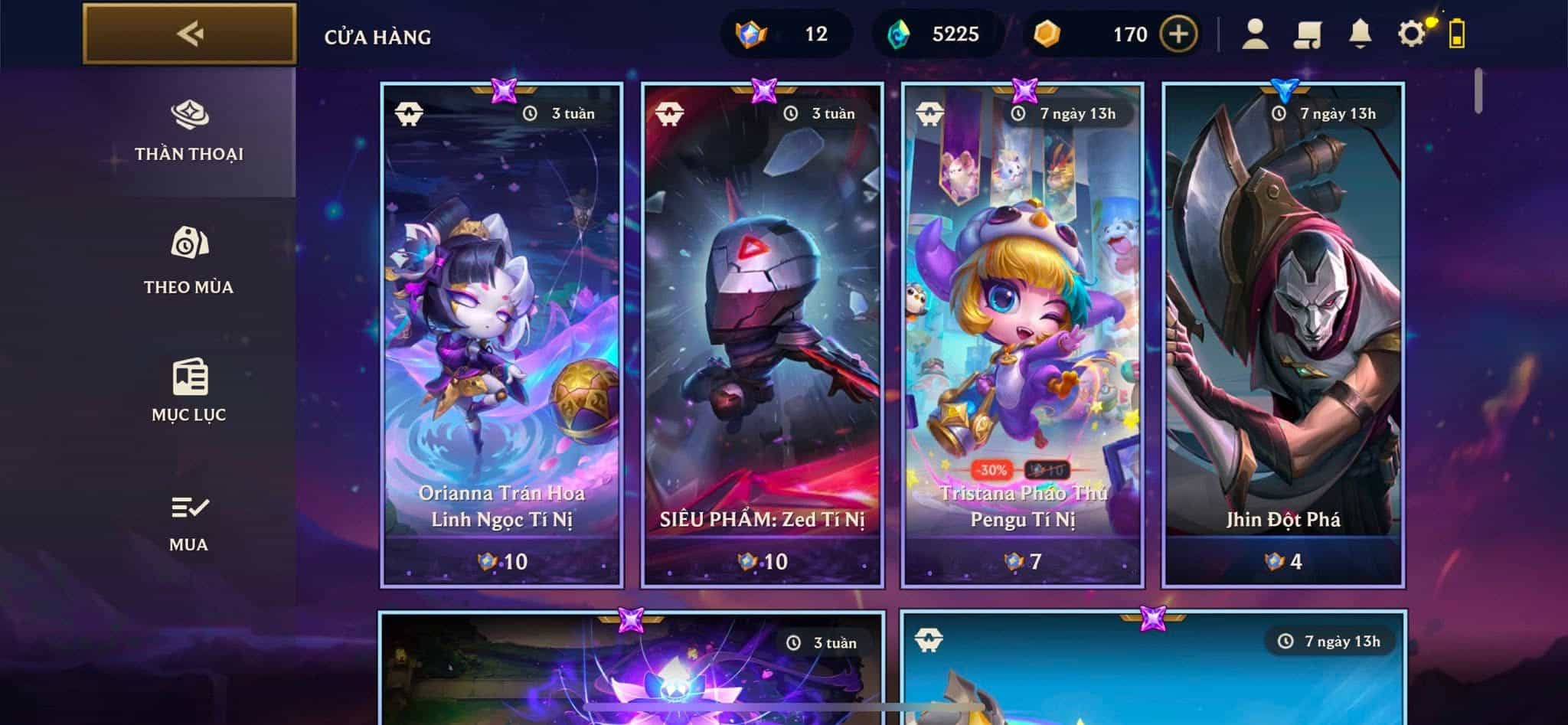Show notifications via the bell icon
The height and width of the screenshot is (725, 1568).
click(1359, 34)
